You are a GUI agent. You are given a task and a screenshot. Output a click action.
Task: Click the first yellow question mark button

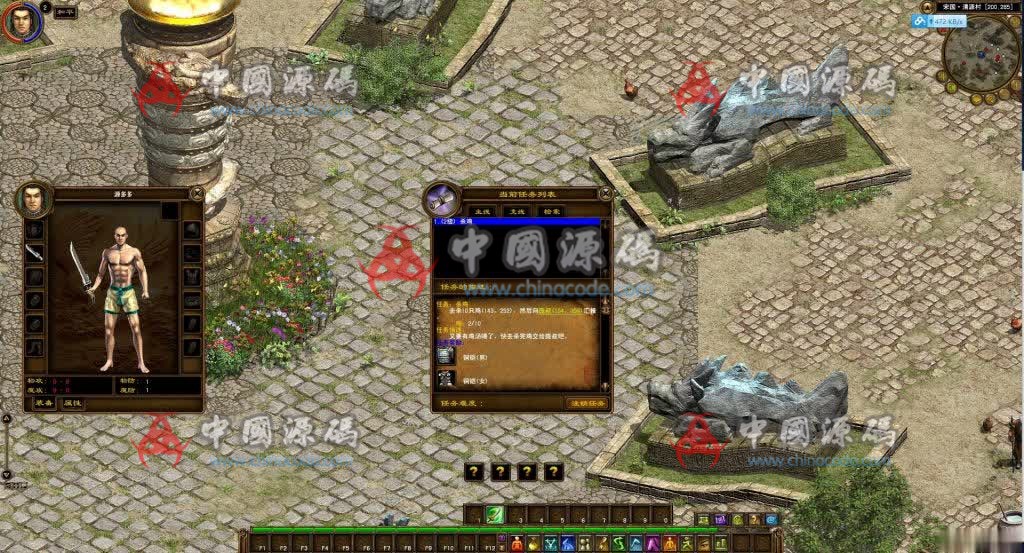pos(475,472)
